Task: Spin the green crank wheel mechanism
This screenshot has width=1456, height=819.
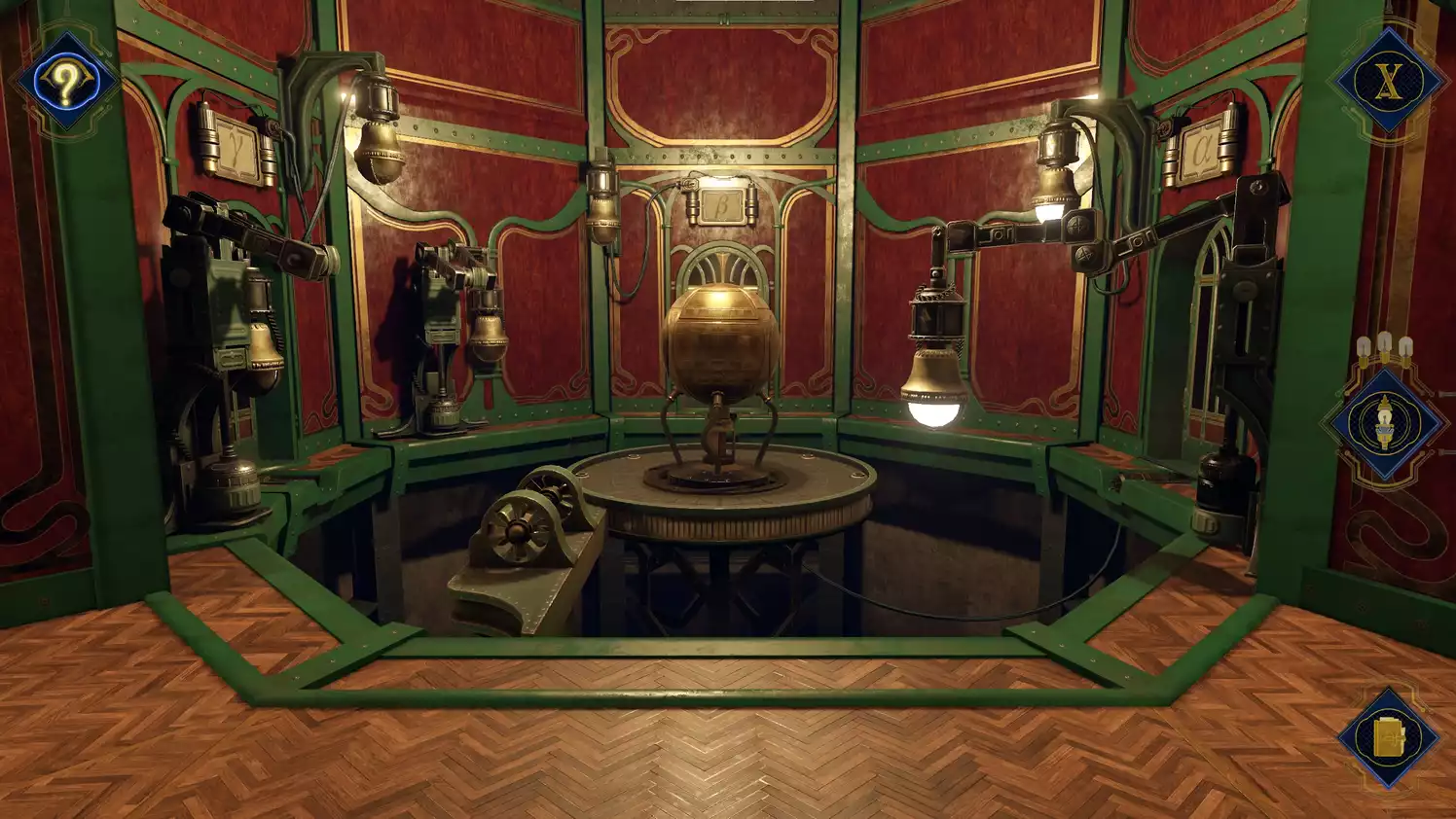Action: tap(519, 530)
